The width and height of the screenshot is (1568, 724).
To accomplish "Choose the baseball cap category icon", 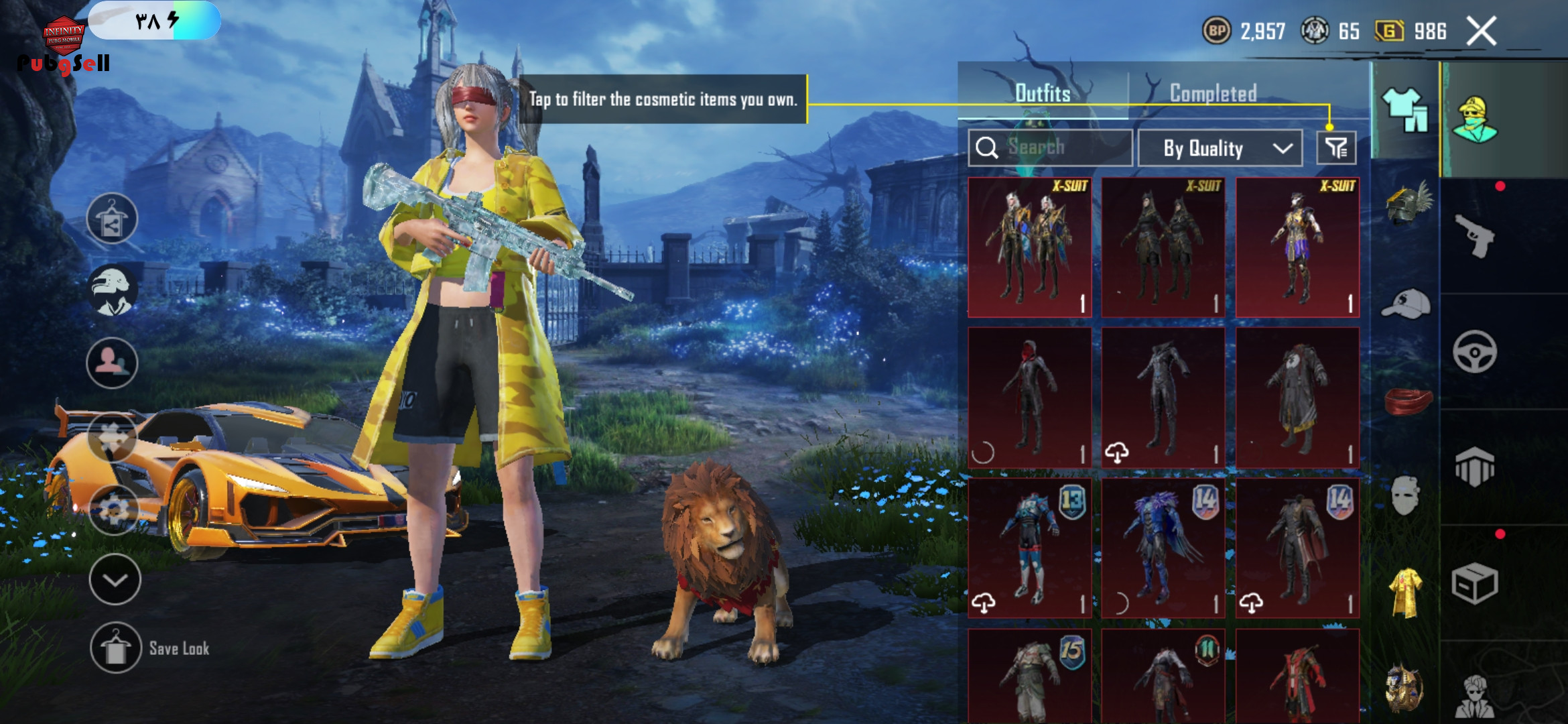I will click(1406, 305).
